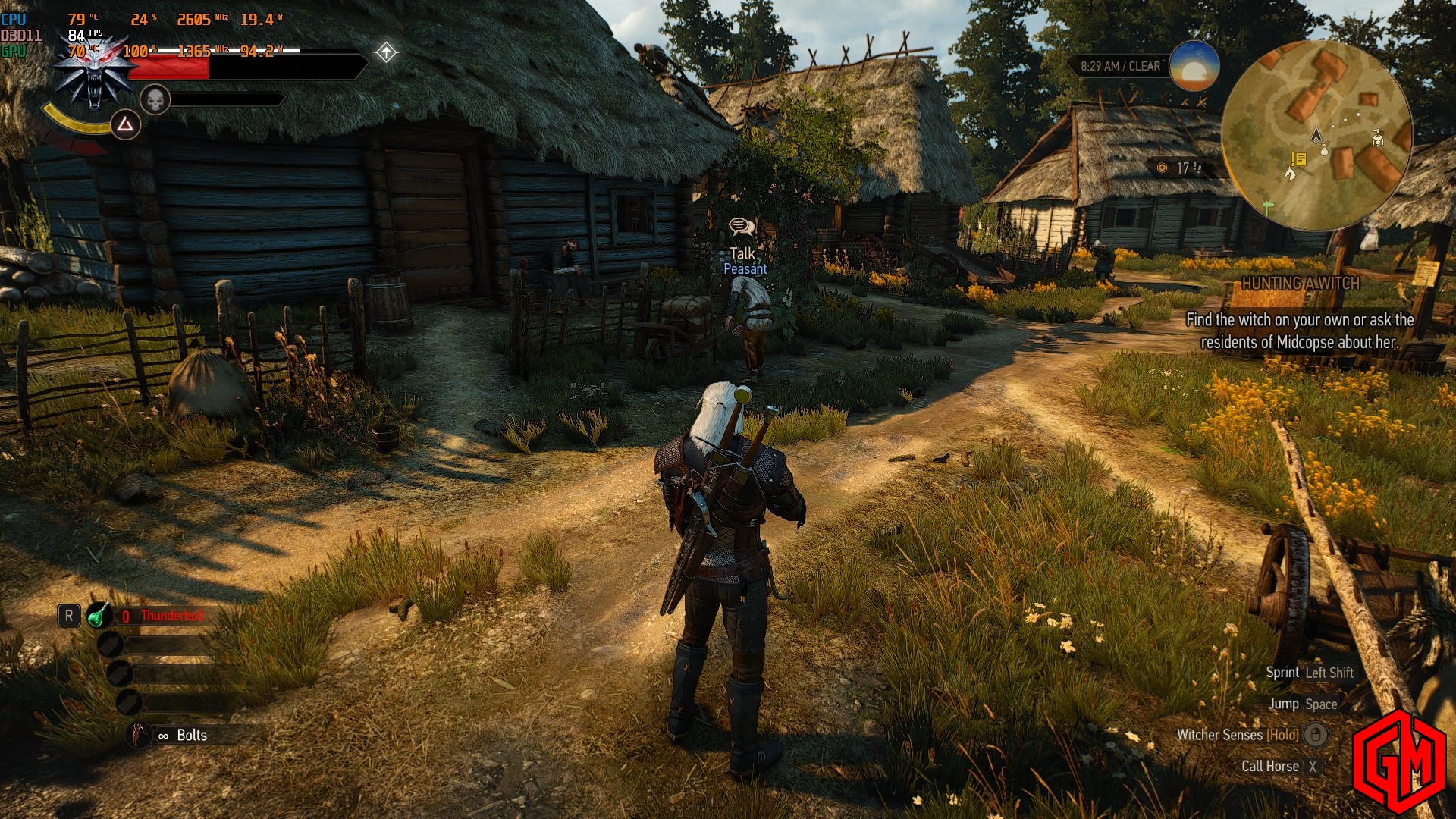The width and height of the screenshot is (1456, 819).
Task: Click the green signpost marker on minimap
Action: pyautogui.click(x=1268, y=206)
